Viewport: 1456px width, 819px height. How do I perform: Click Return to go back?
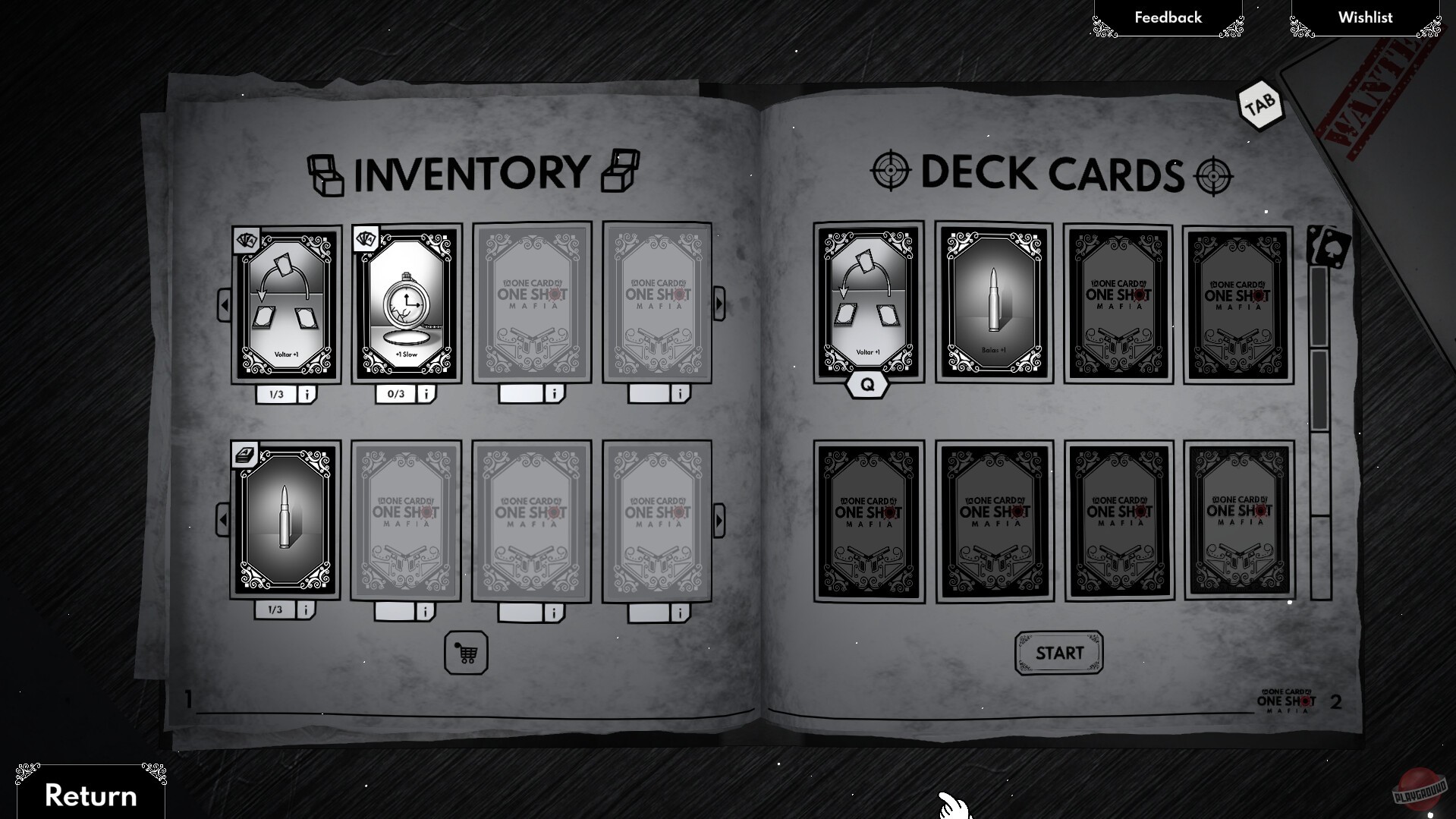[91, 794]
